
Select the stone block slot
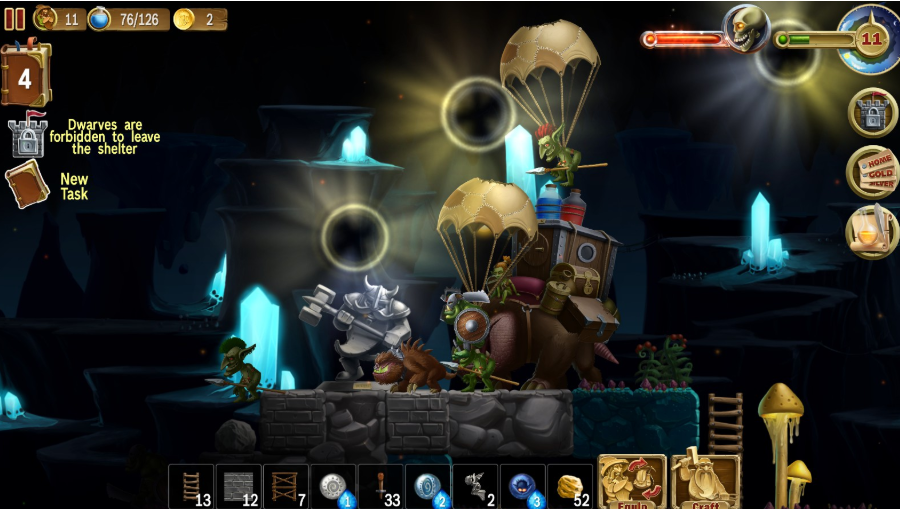click(x=239, y=487)
